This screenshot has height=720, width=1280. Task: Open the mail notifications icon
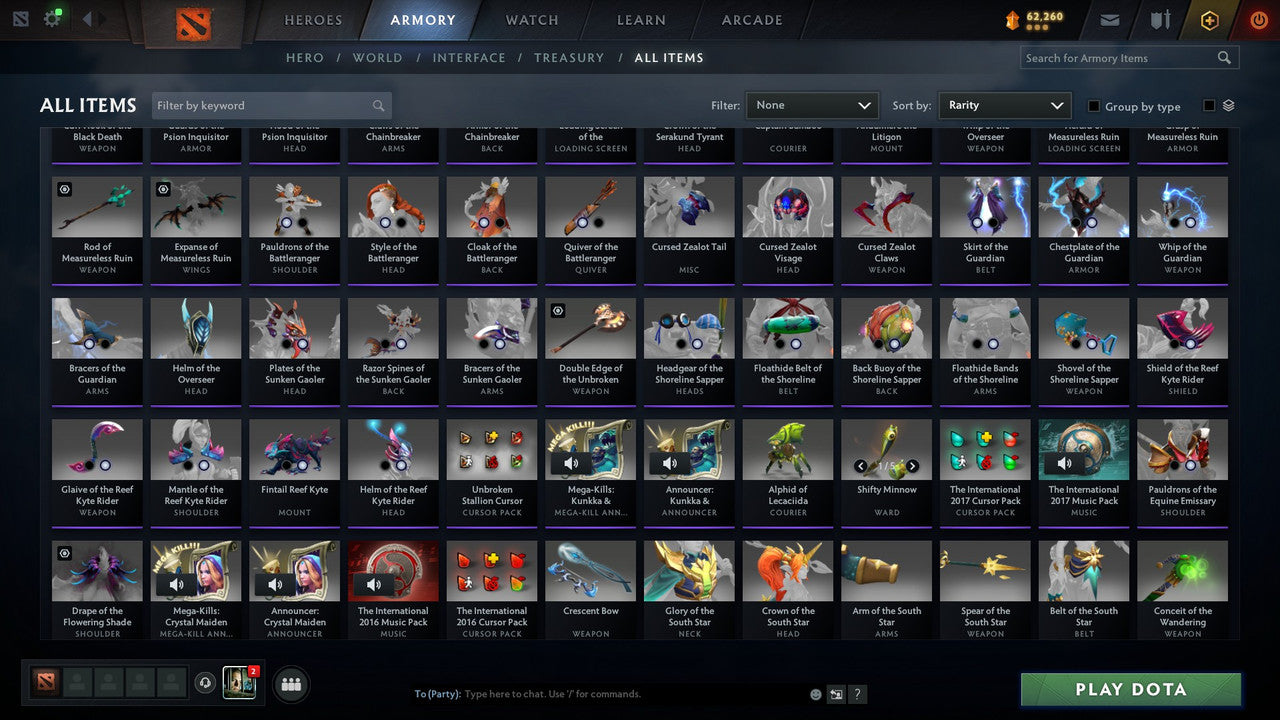[1108, 18]
